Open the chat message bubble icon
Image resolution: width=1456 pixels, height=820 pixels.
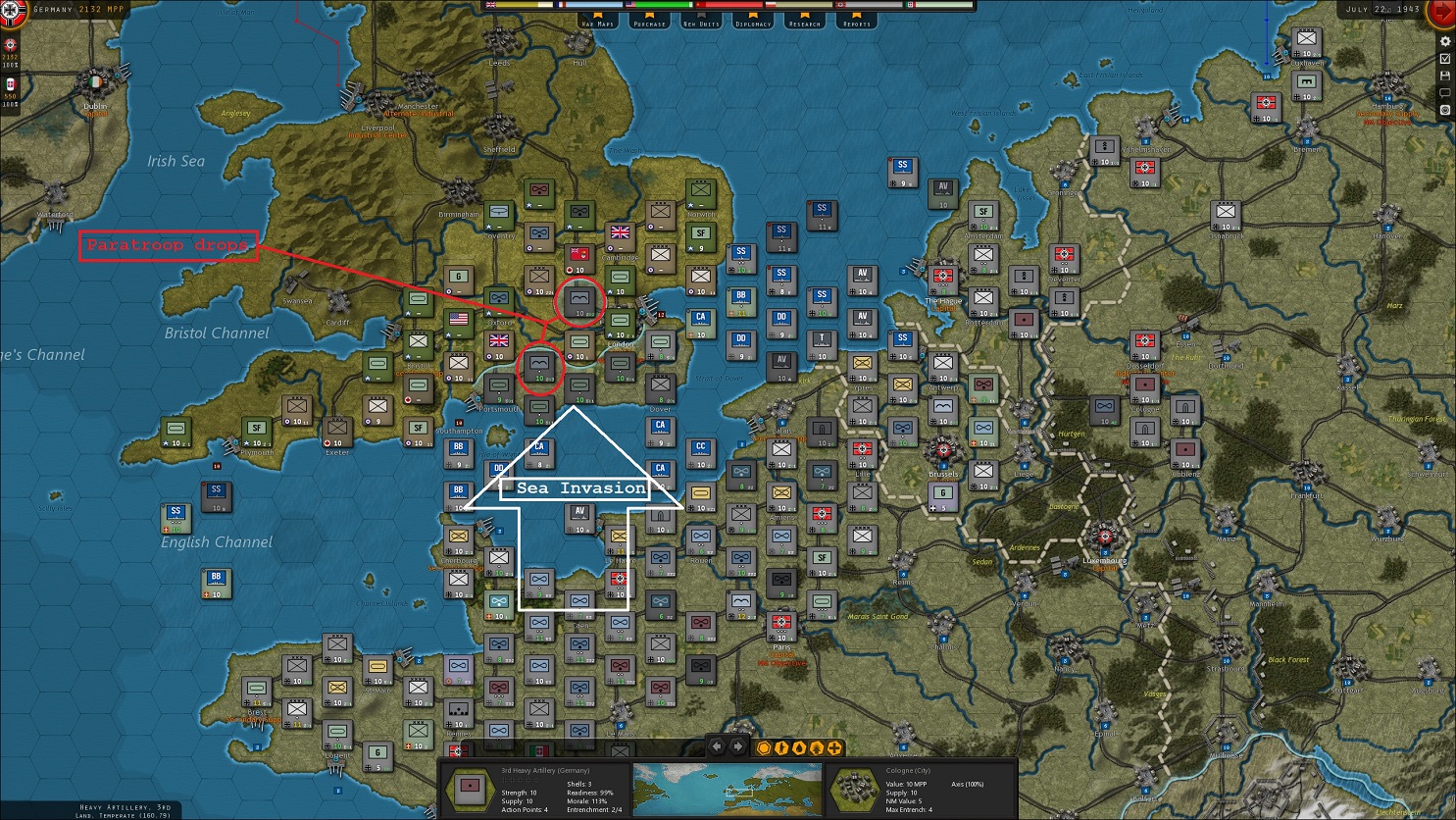point(1444,92)
